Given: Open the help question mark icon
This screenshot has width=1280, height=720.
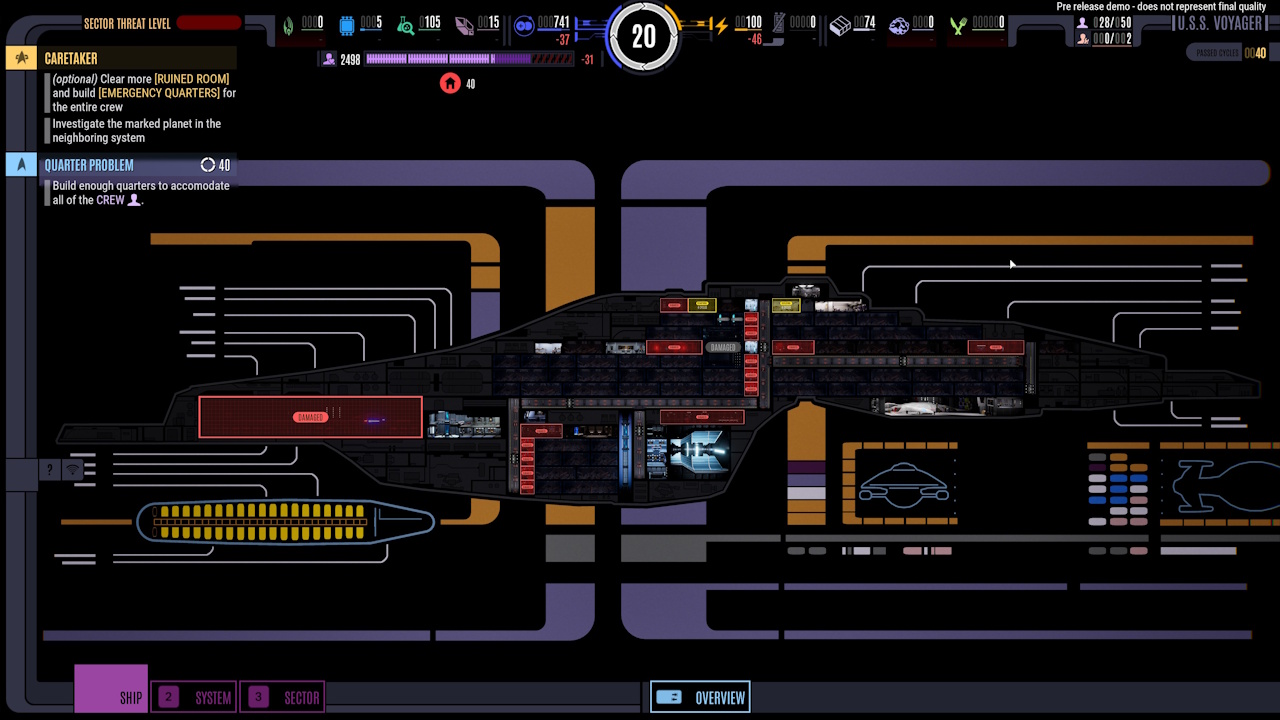Looking at the screenshot, I should 49,469.
